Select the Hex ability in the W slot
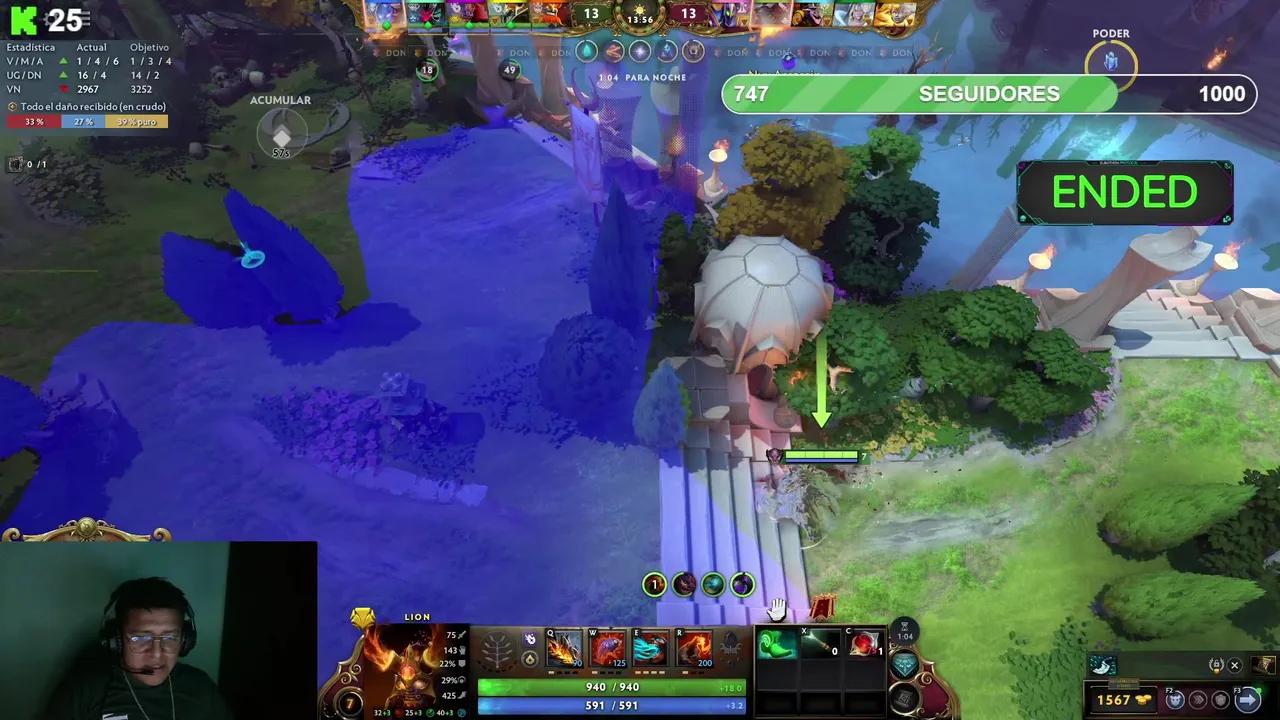1280x720 pixels. click(610, 650)
